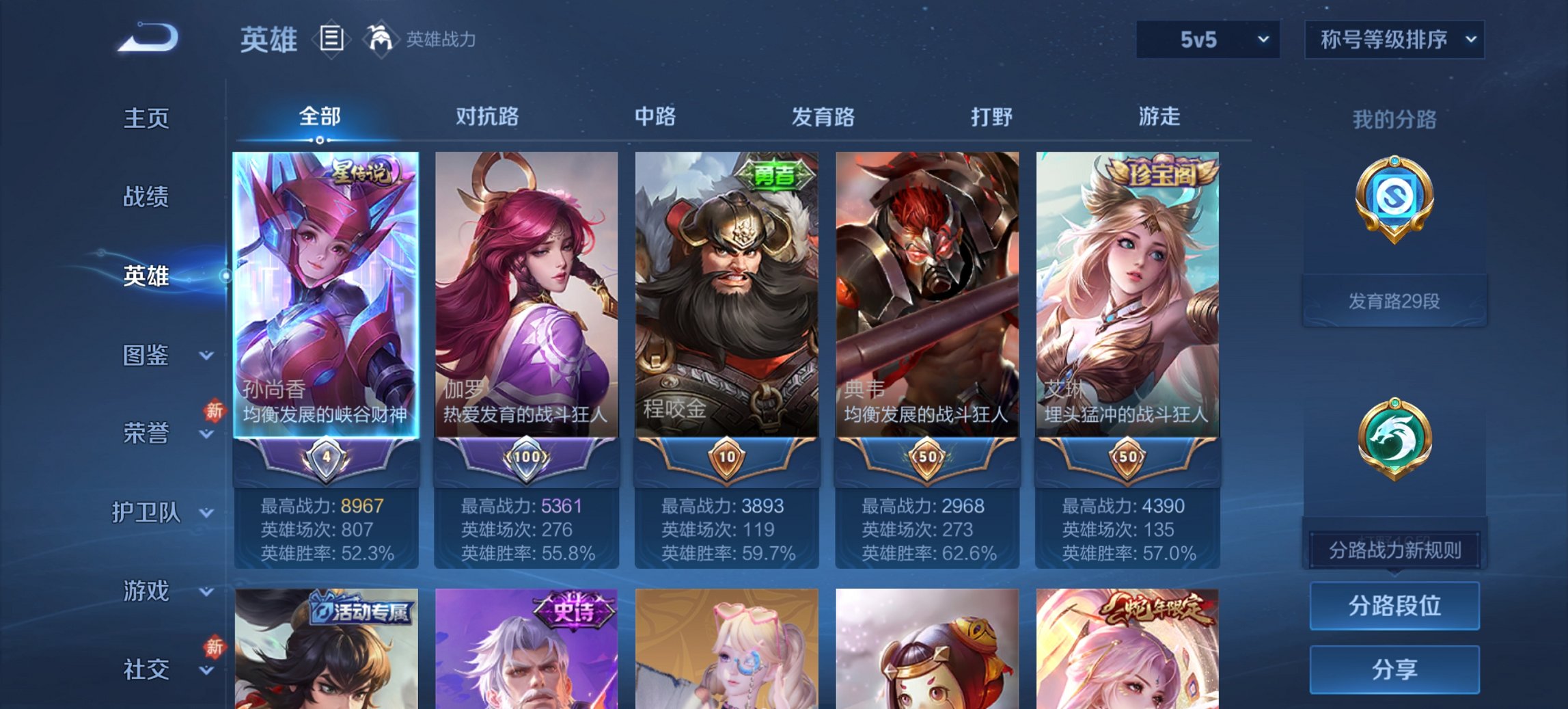Click the game logo in the top-left corner

[145, 38]
